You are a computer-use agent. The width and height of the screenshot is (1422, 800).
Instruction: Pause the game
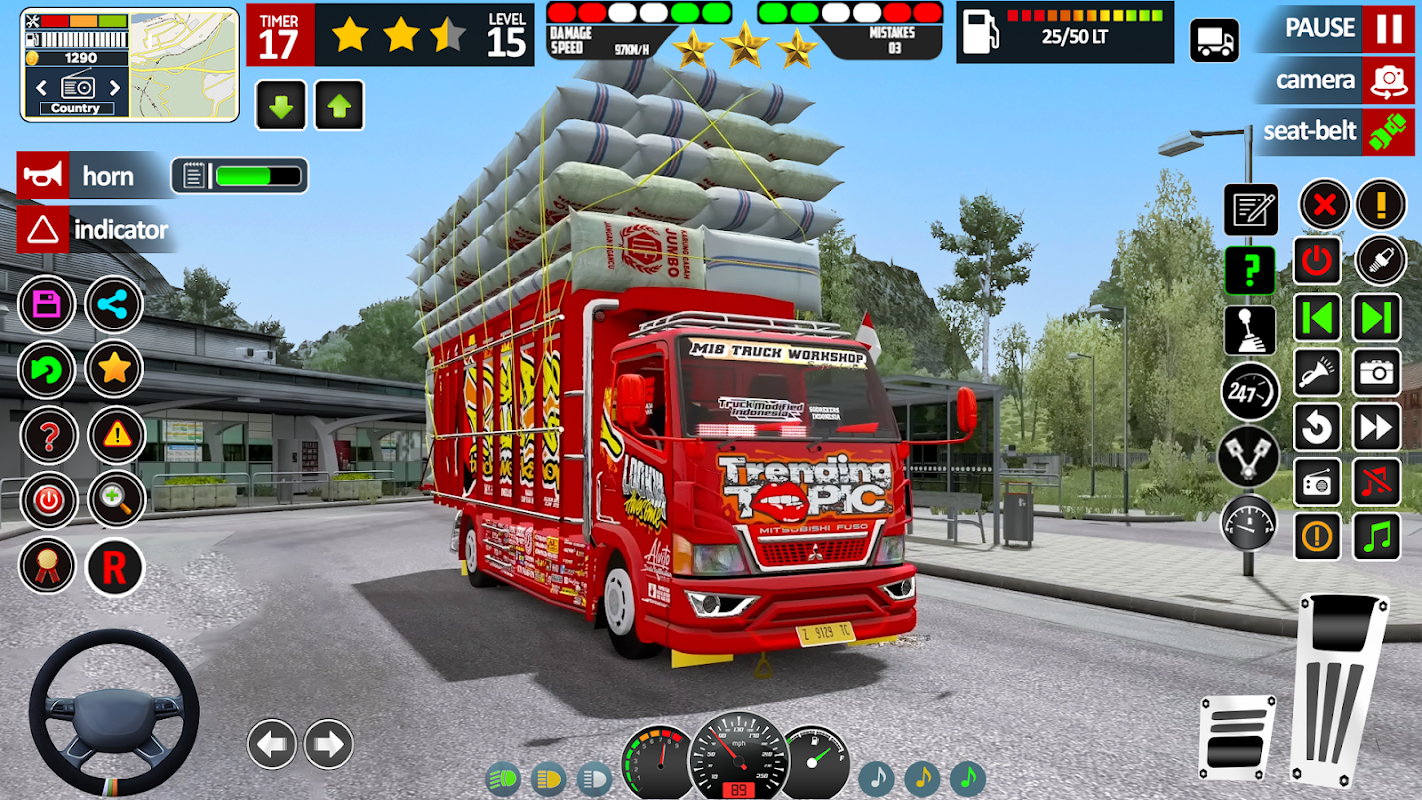point(1387,29)
